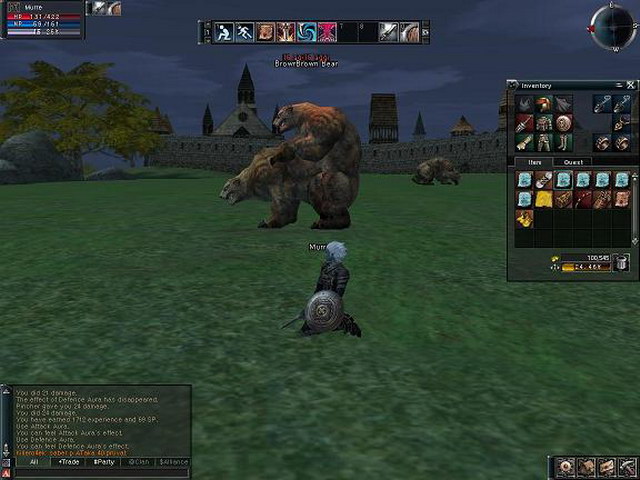The width and height of the screenshot is (640, 480).
Task: Select the yellow cloth item in inventory
Action: coord(543,199)
